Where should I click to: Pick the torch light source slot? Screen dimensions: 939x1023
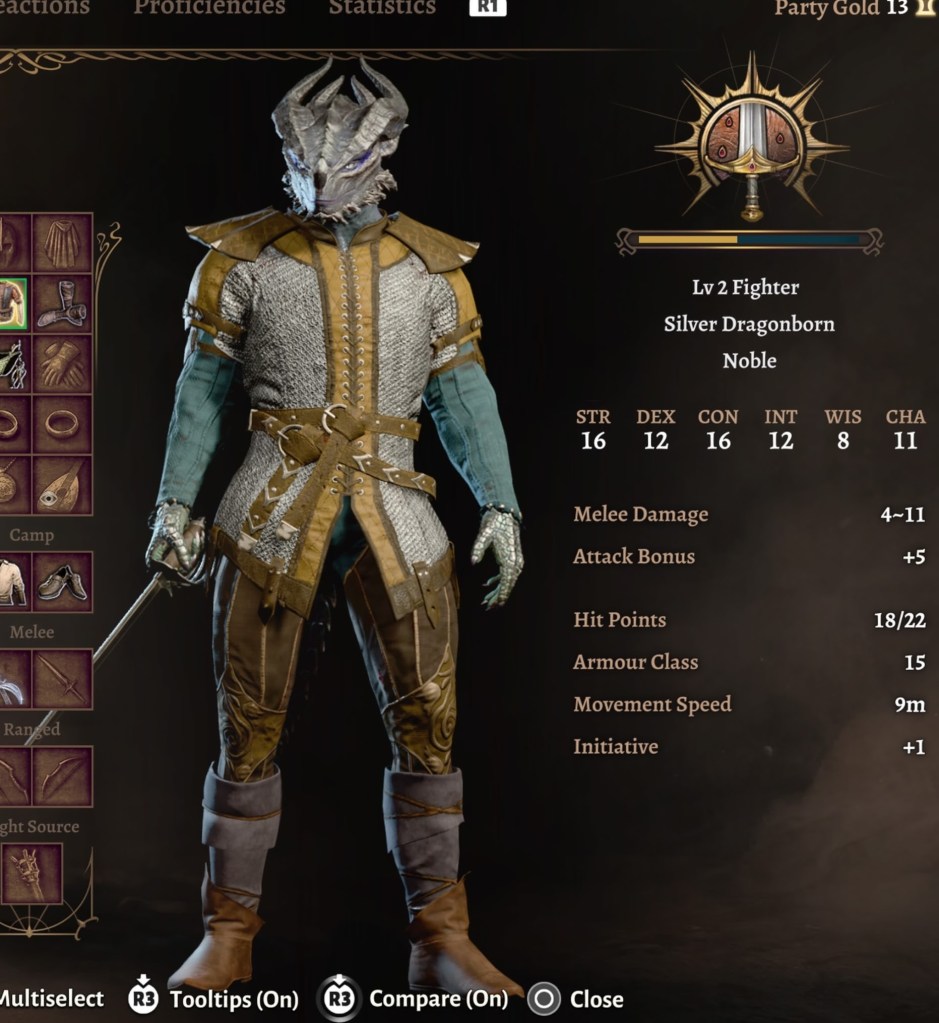pos(32,873)
